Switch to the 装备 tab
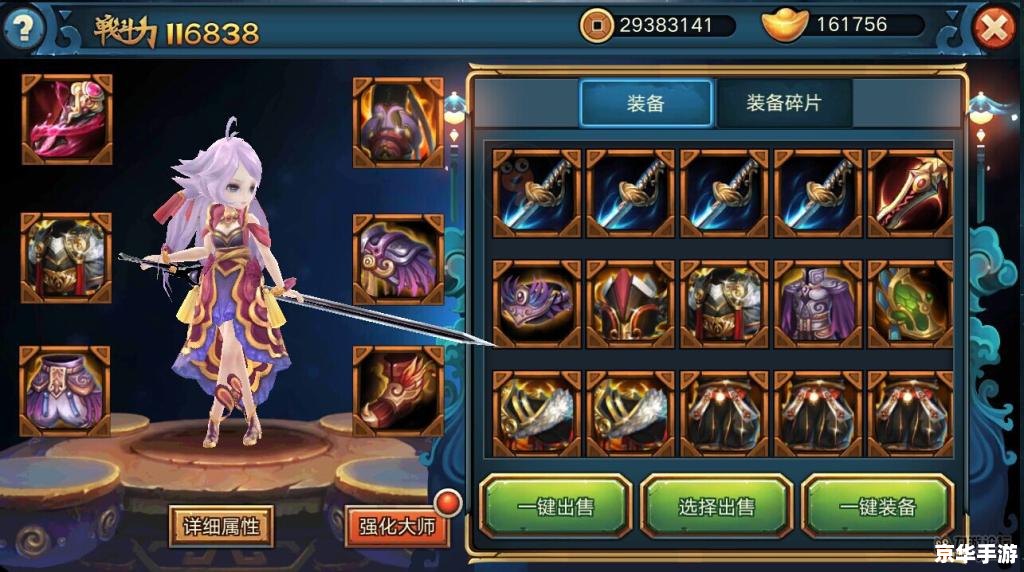This screenshot has height=572, width=1024. click(646, 103)
